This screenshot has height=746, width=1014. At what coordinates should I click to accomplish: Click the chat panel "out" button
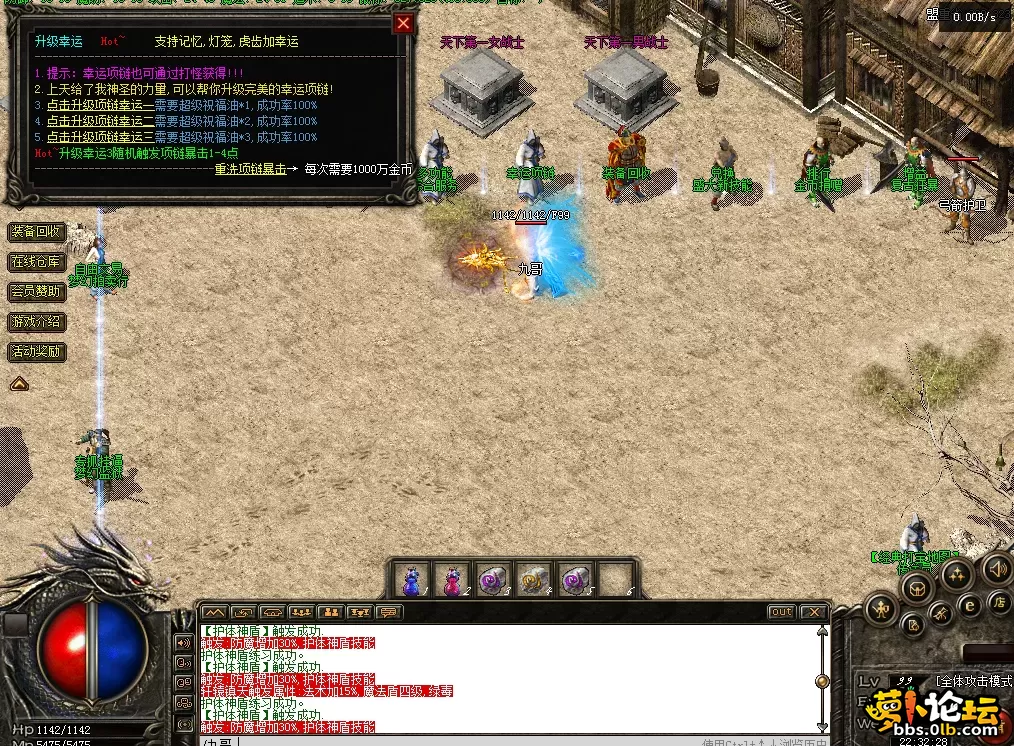click(781, 612)
